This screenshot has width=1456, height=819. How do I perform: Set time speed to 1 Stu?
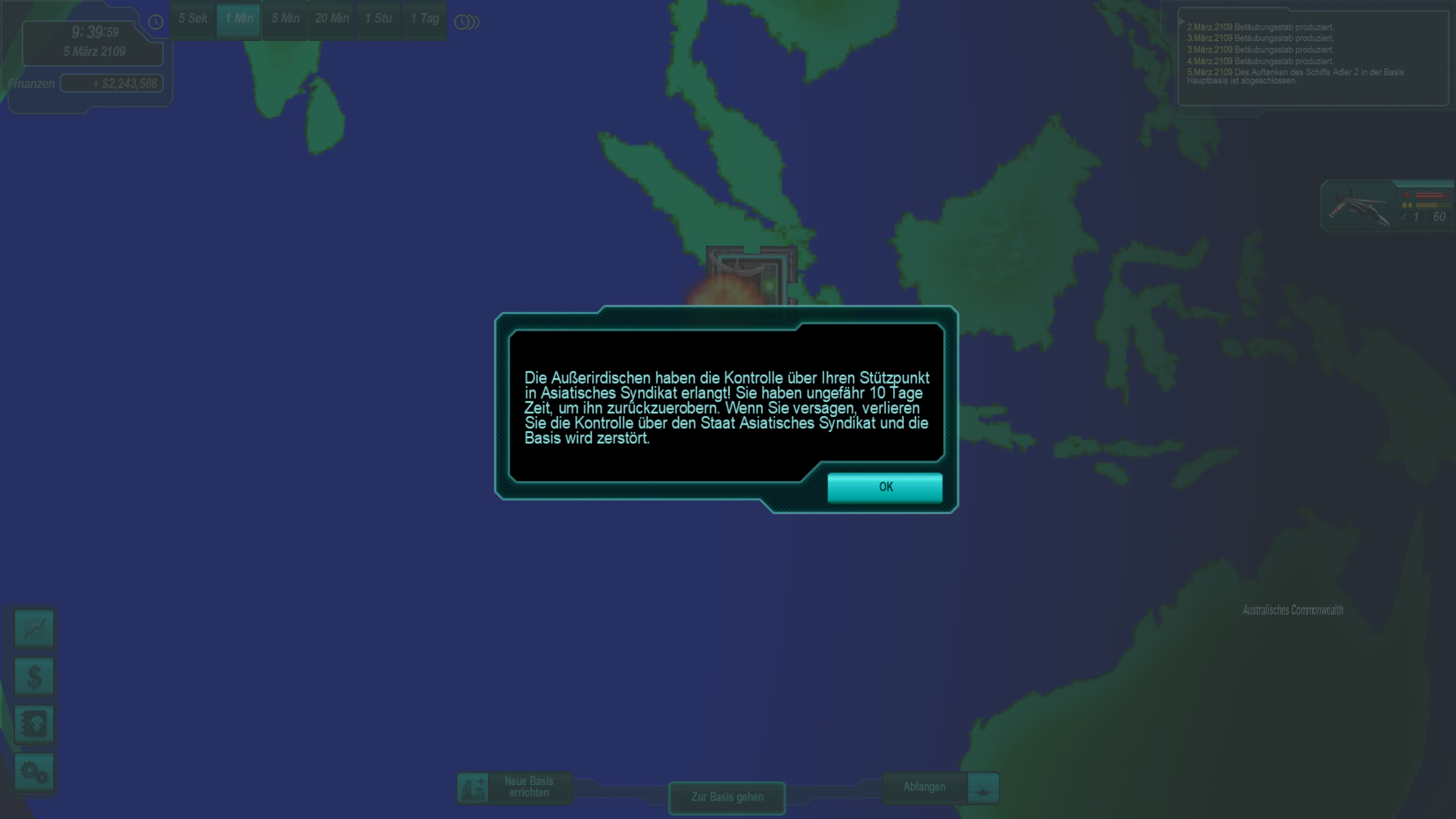(378, 19)
